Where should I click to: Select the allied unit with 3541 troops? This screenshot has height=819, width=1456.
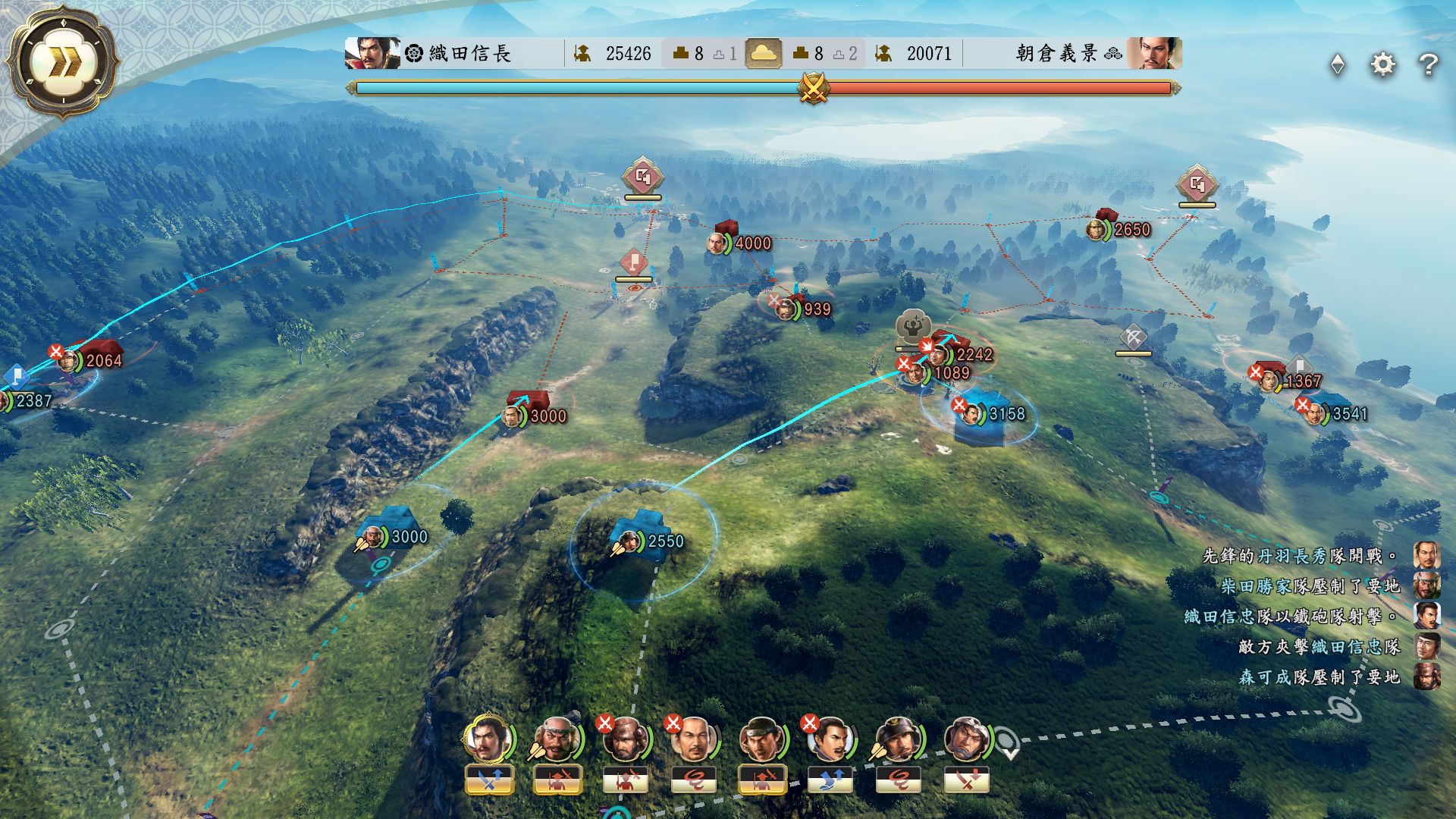click(1323, 412)
